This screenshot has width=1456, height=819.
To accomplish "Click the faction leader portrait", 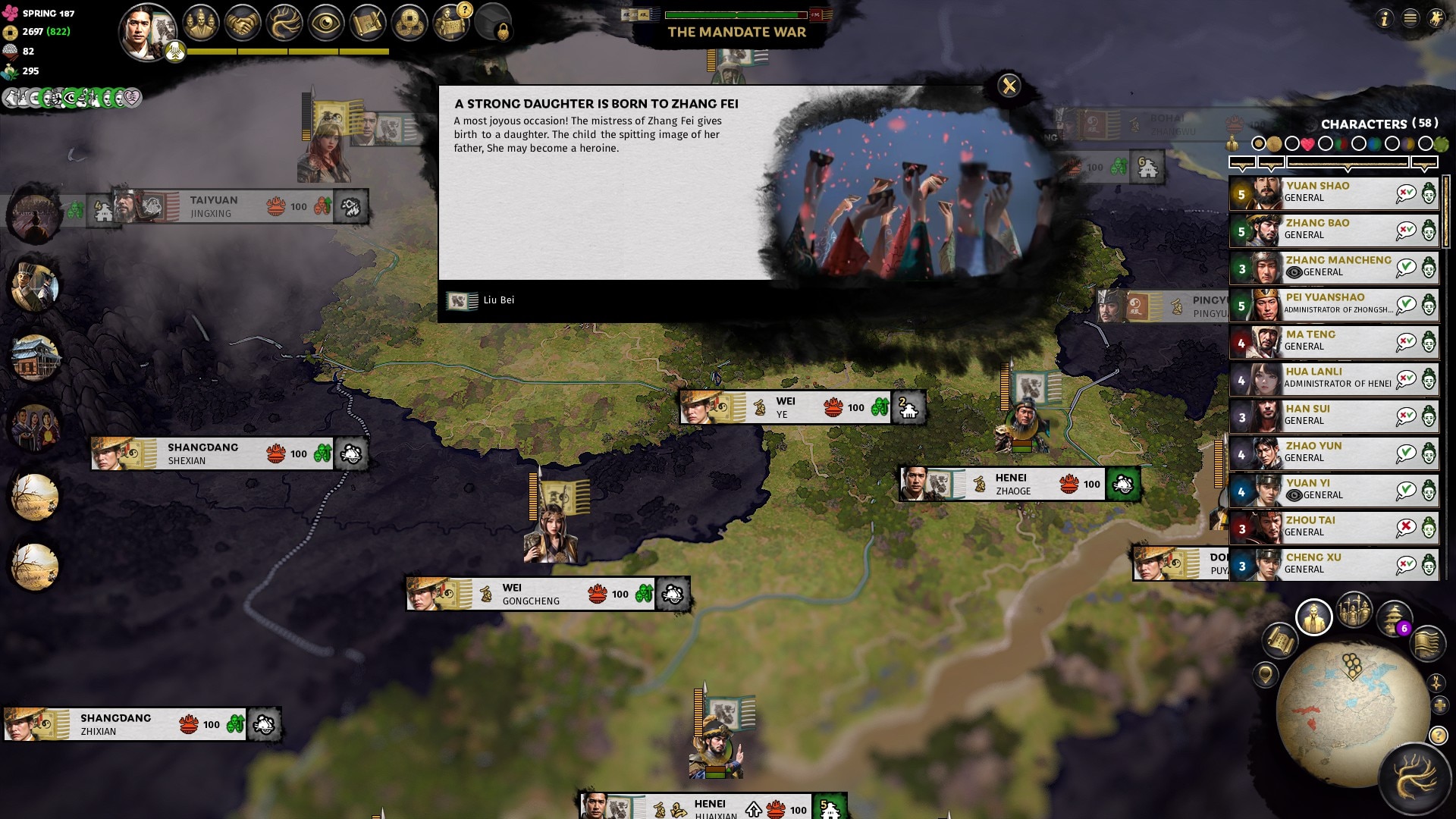I will pos(146,30).
